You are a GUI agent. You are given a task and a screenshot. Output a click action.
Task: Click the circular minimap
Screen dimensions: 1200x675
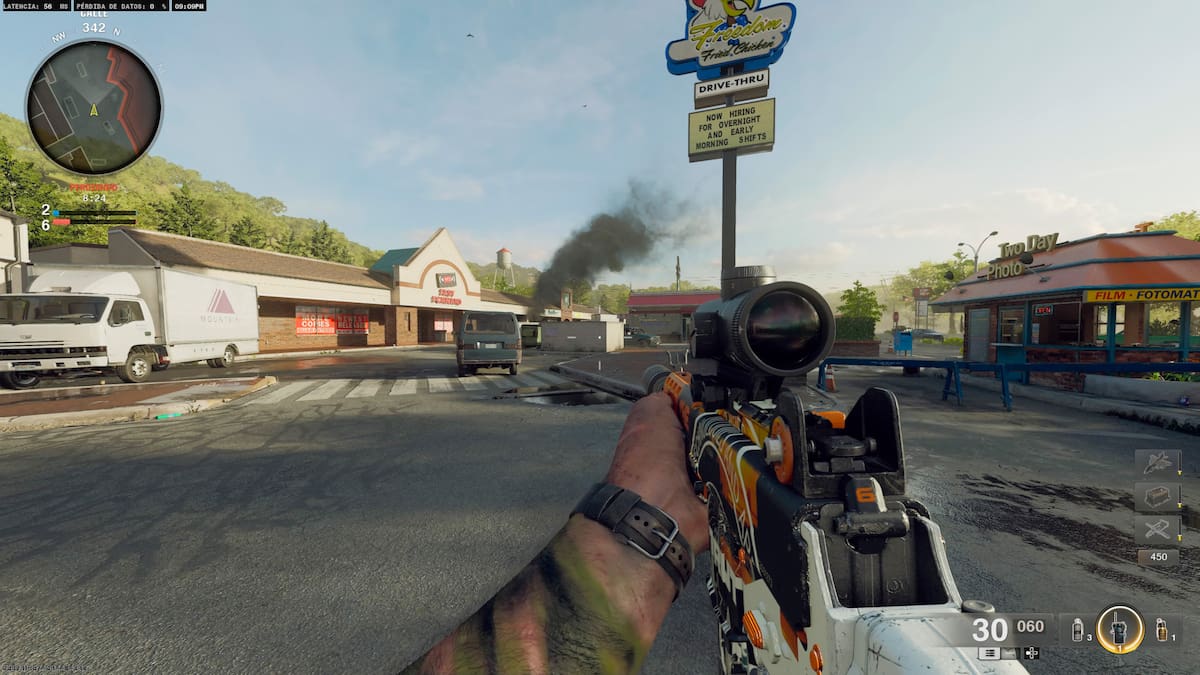pyautogui.click(x=94, y=108)
